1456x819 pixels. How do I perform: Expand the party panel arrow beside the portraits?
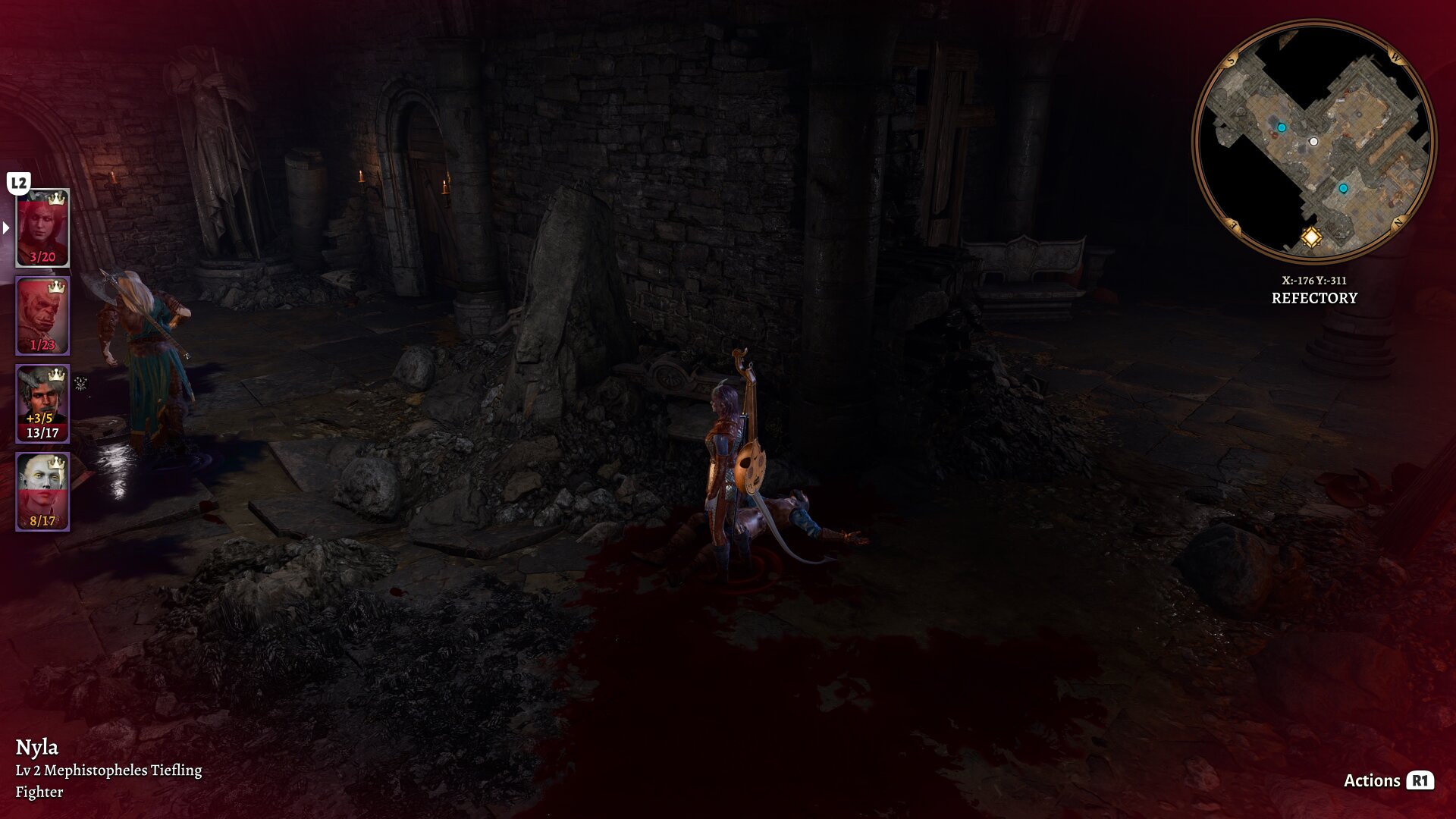(x=6, y=227)
